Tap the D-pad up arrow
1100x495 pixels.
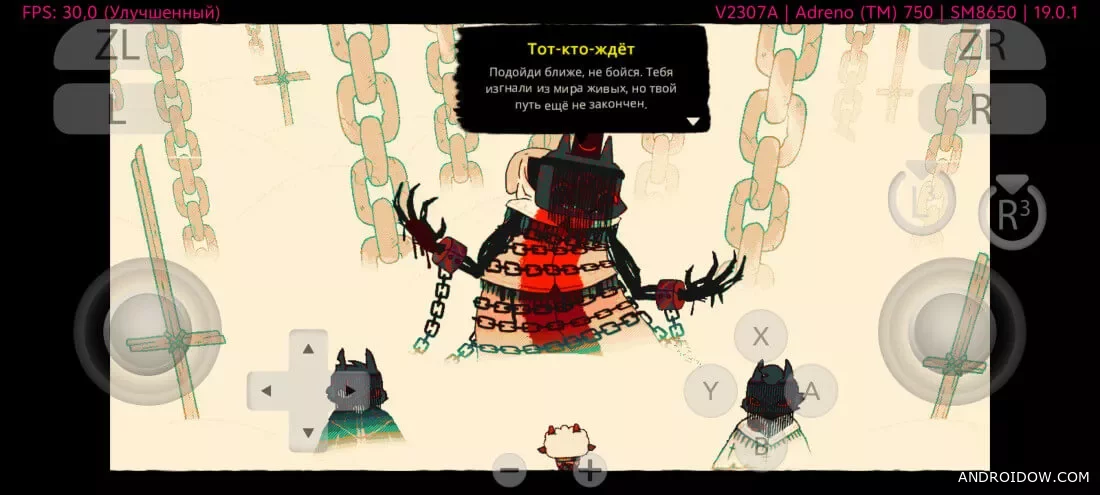tap(308, 349)
